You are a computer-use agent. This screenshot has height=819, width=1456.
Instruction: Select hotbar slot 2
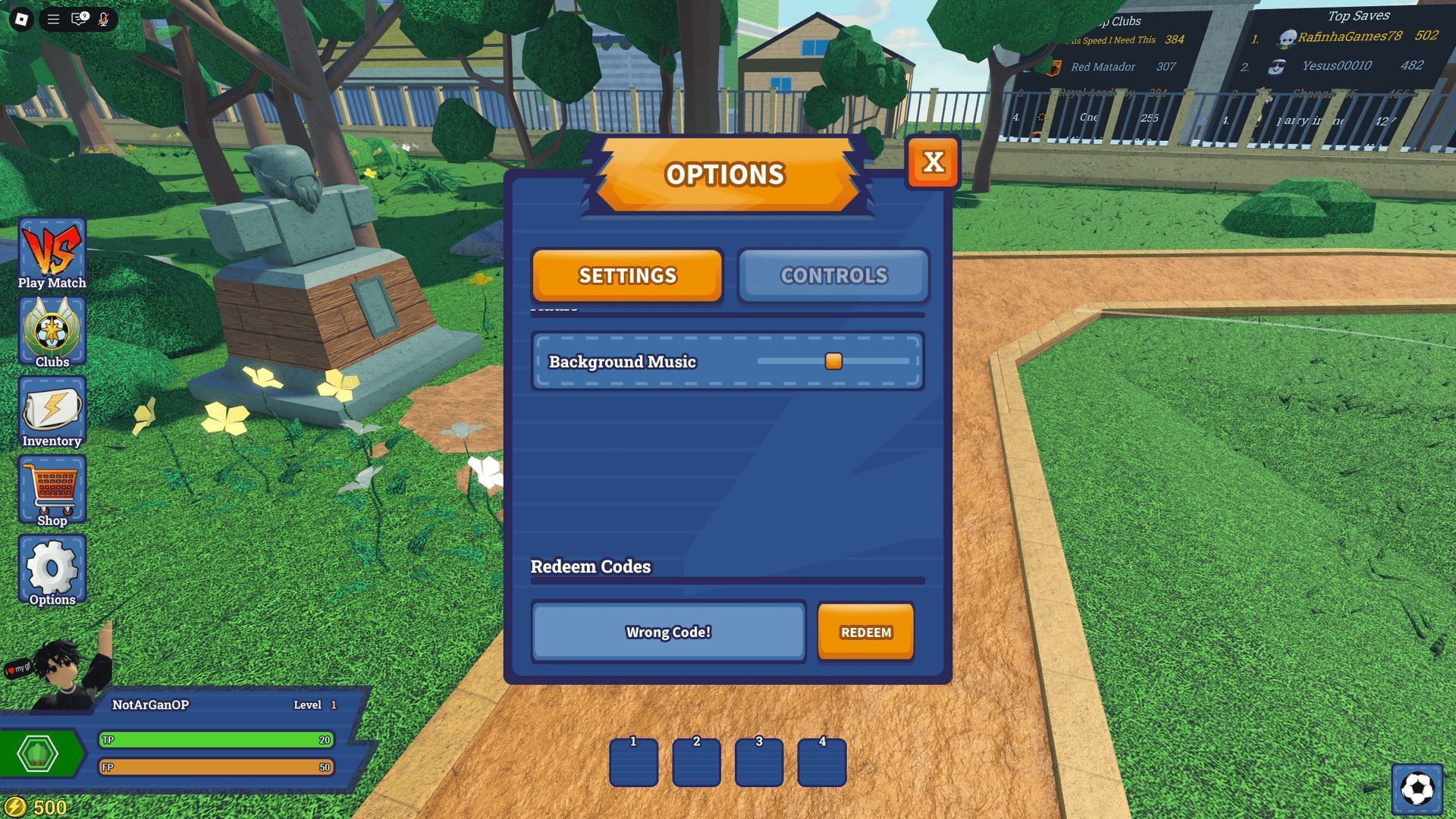point(696,762)
